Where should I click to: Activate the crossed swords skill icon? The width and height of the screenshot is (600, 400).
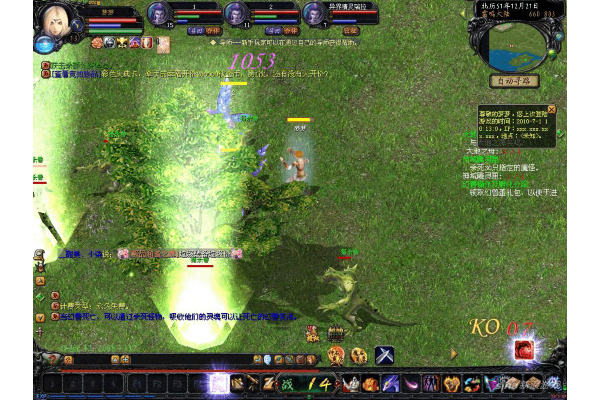pos(384,354)
